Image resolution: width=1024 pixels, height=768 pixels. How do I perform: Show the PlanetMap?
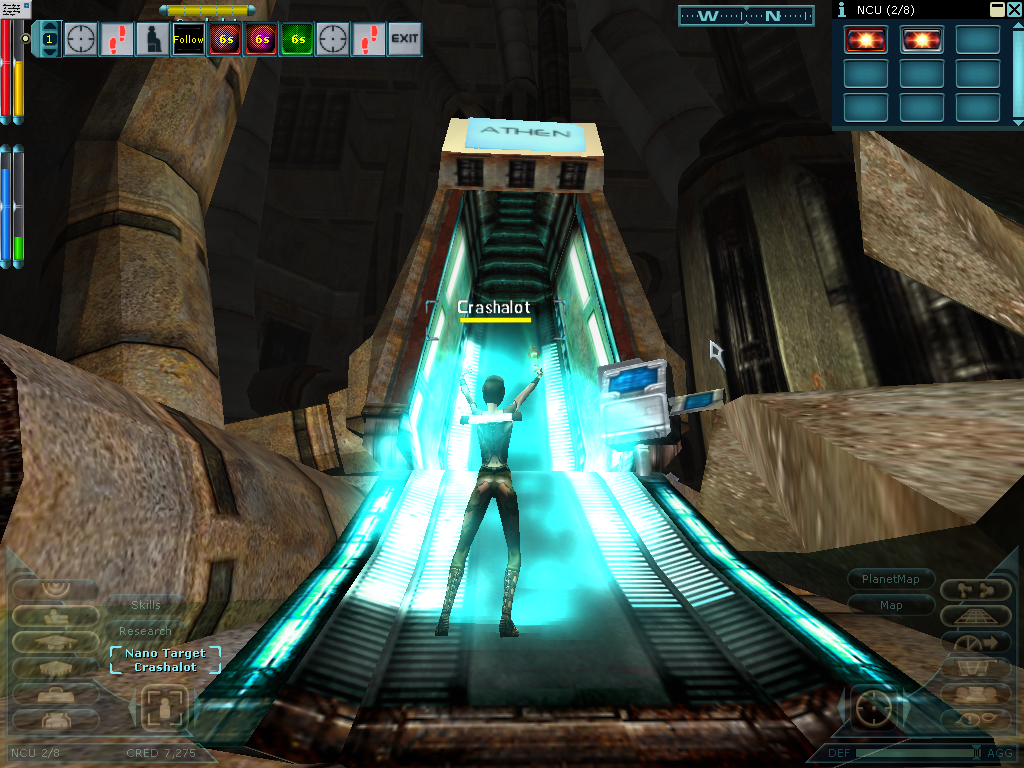tap(891, 579)
